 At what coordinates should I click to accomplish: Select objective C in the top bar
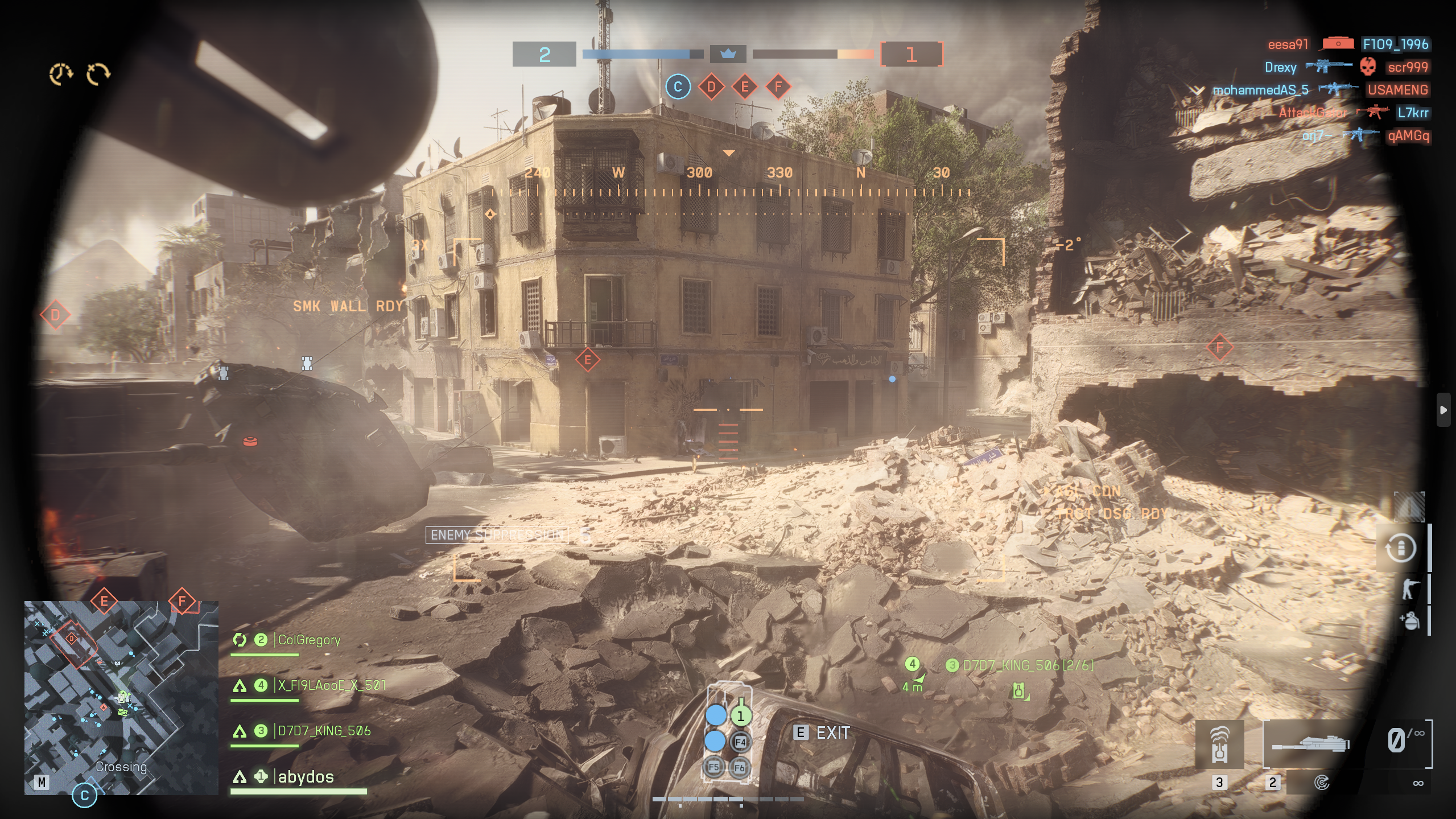click(677, 87)
